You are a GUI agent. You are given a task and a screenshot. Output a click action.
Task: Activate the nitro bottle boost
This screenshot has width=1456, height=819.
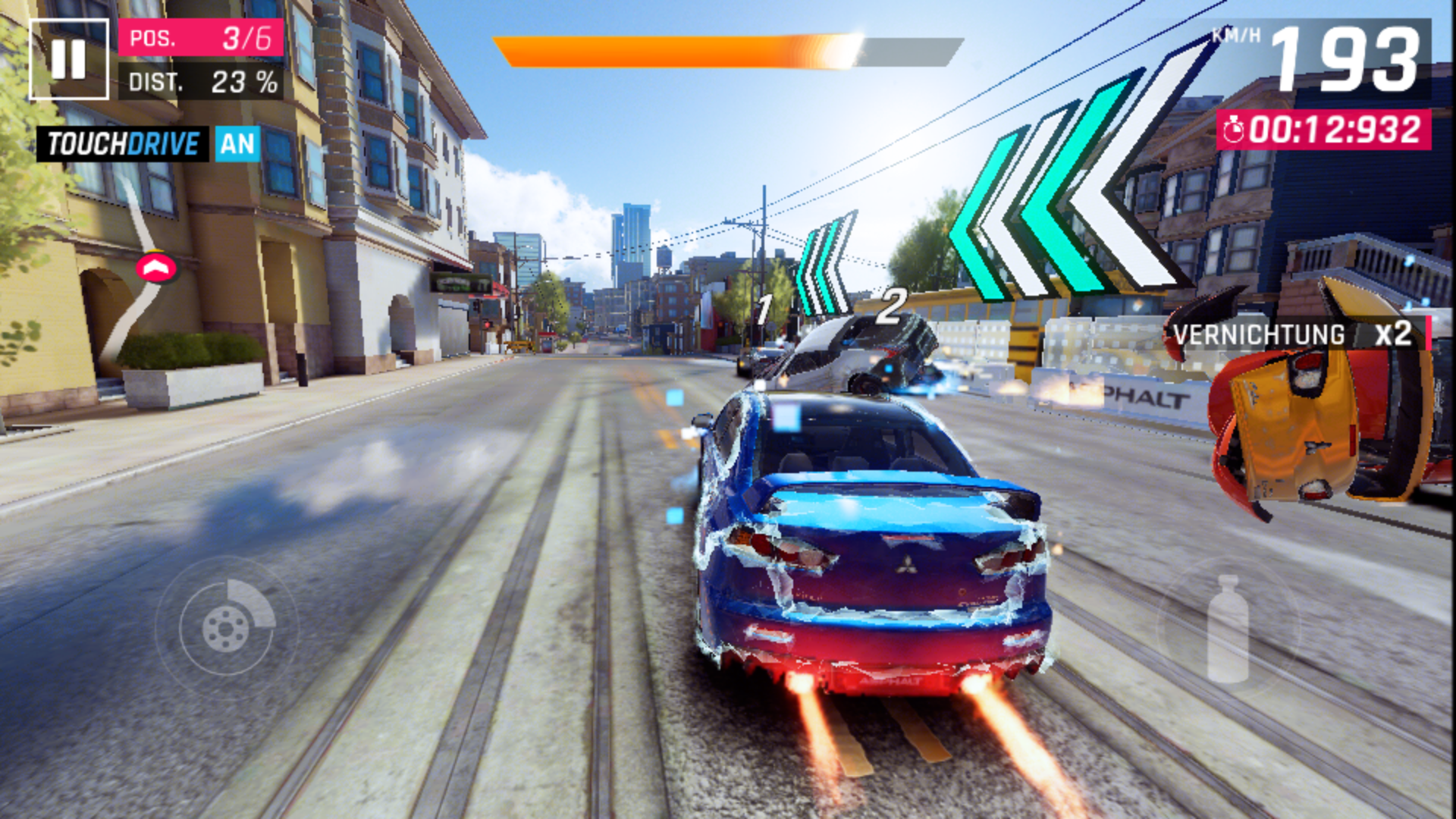coord(1227,628)
